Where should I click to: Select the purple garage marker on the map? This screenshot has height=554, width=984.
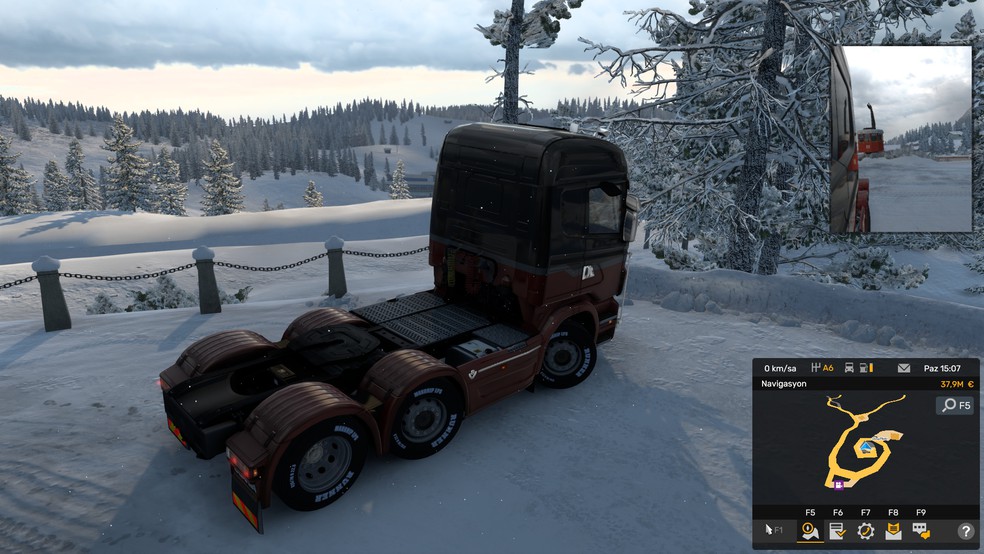click(x=838, y=485)
